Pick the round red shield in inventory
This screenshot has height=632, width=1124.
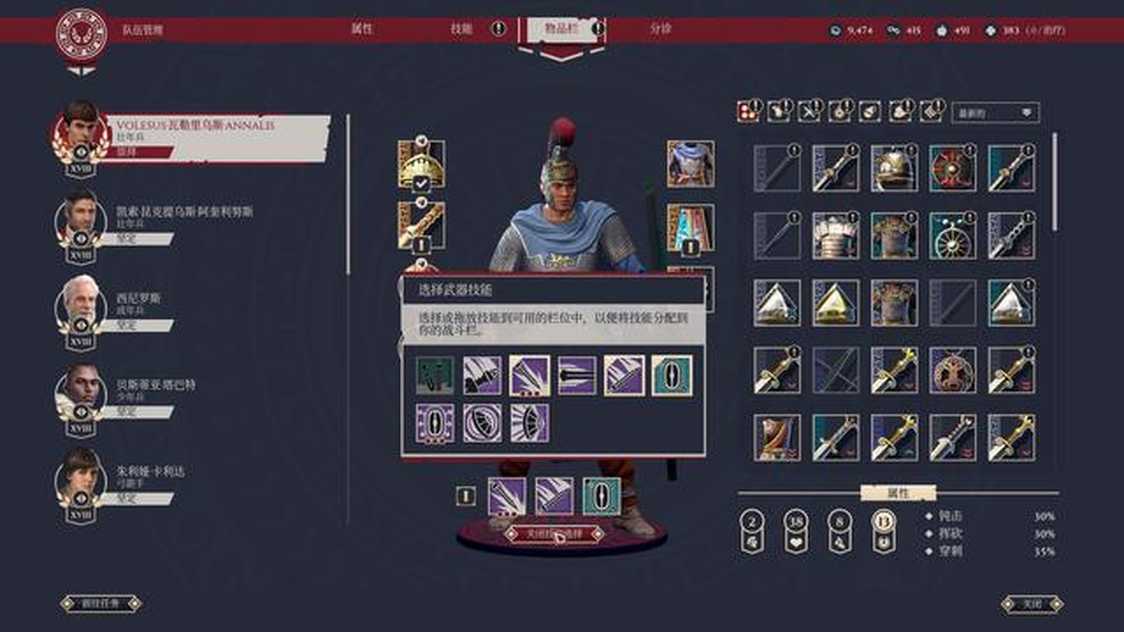pyautogui.click(x=952, y=167)
